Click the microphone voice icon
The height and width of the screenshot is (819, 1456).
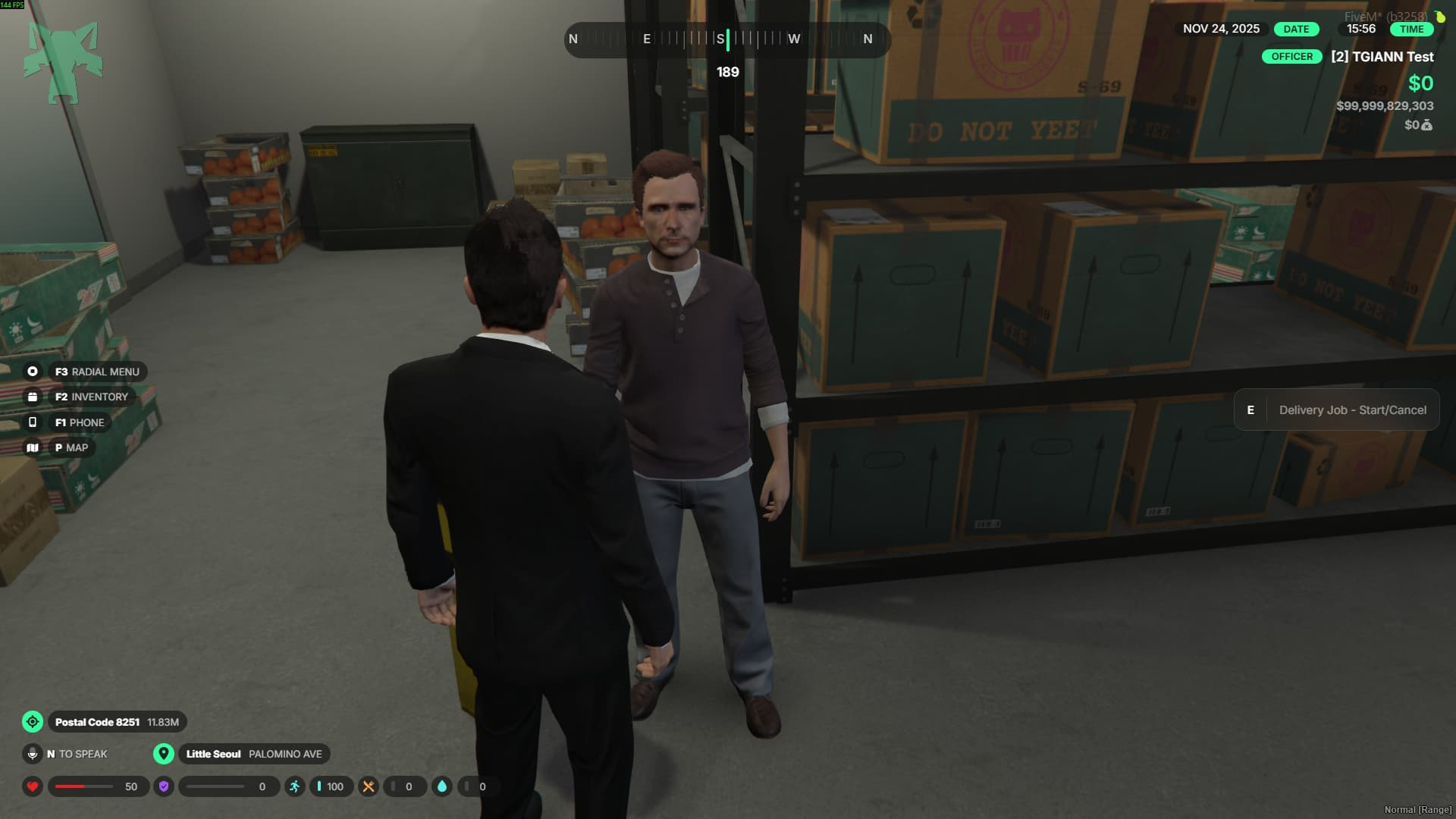tap(33, 754)
